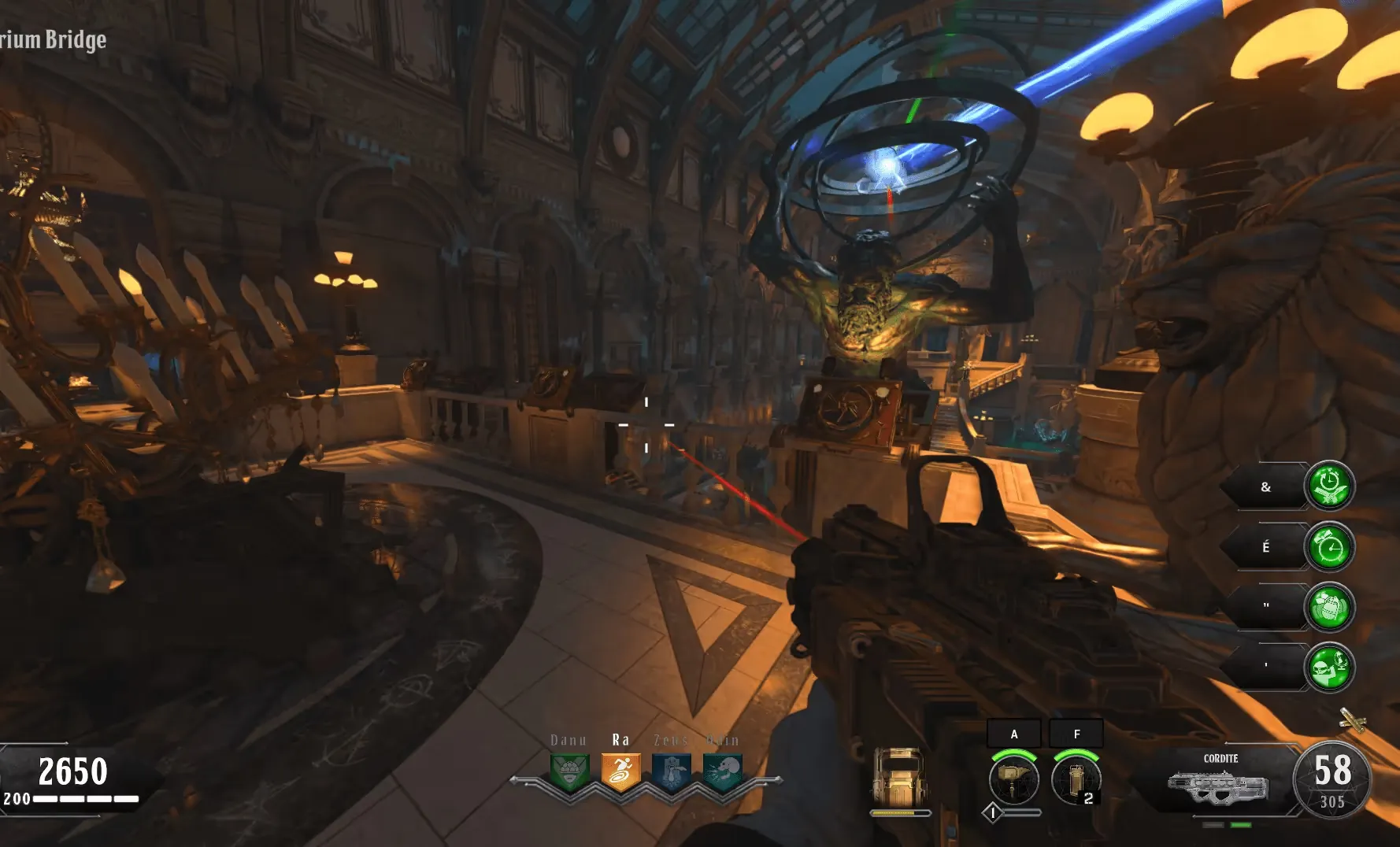The image size is (1400, 847).
Task: Activate the stopwatch-and-blades green elixir
Action: pyautogui.click(x=1329, y=486)
